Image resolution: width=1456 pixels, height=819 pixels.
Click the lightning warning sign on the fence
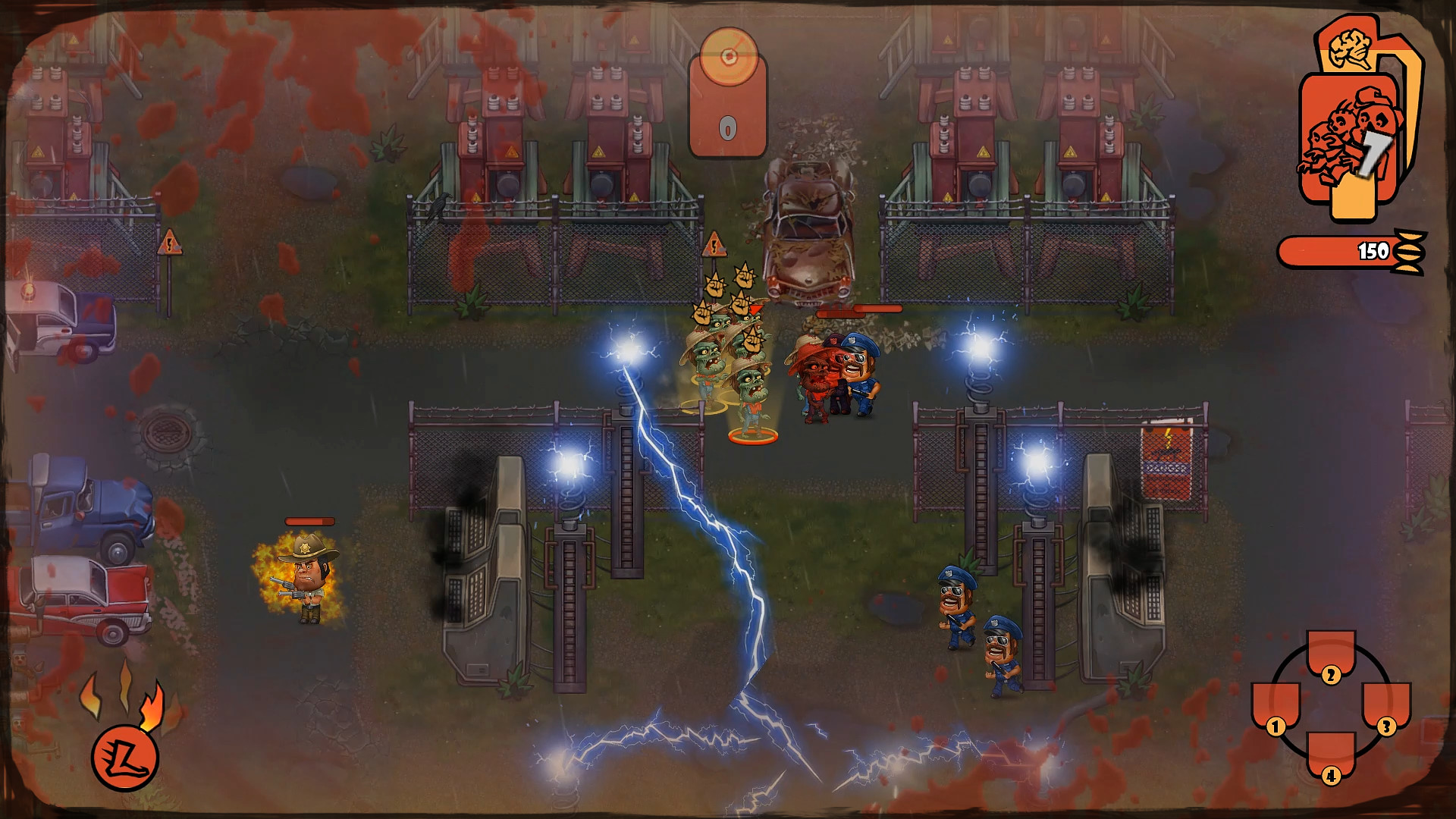pos(714,244)
